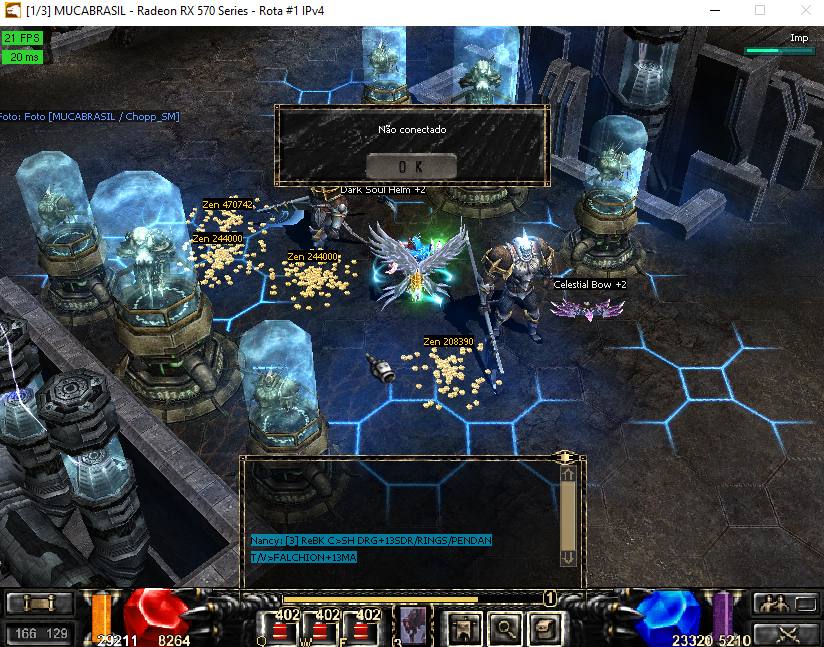Click the top-left button above the coordinates
The width and height of the screenshot is (824, 647).
[x=40, y=603]
